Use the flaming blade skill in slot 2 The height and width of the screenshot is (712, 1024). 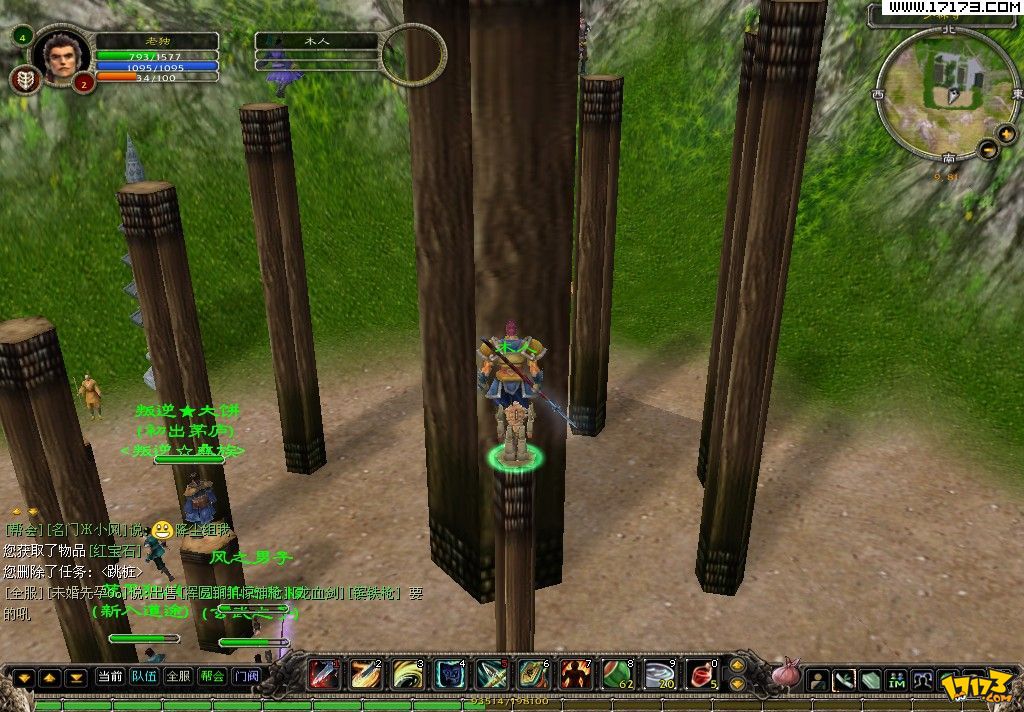(x=366, y=674)
